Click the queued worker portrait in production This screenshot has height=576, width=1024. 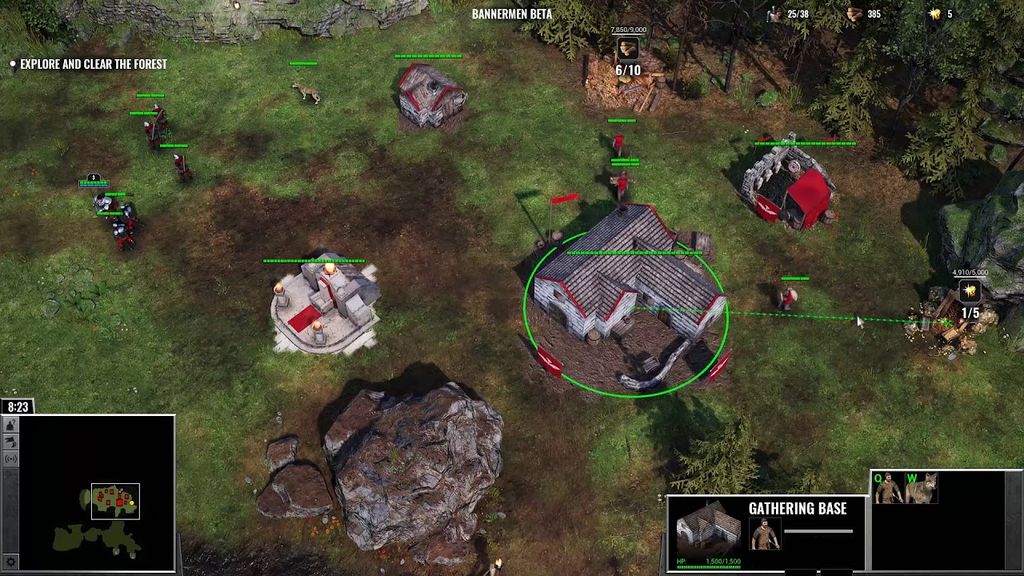765,533
